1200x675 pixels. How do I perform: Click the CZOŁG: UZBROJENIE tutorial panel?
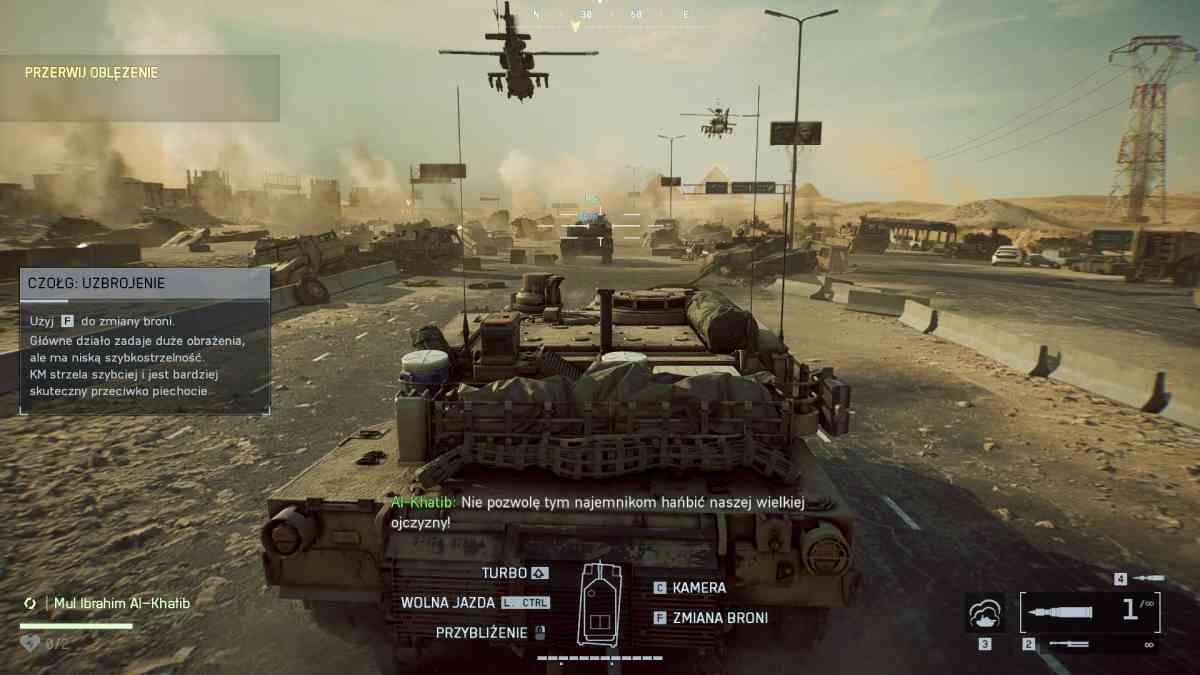pos(145,340)
